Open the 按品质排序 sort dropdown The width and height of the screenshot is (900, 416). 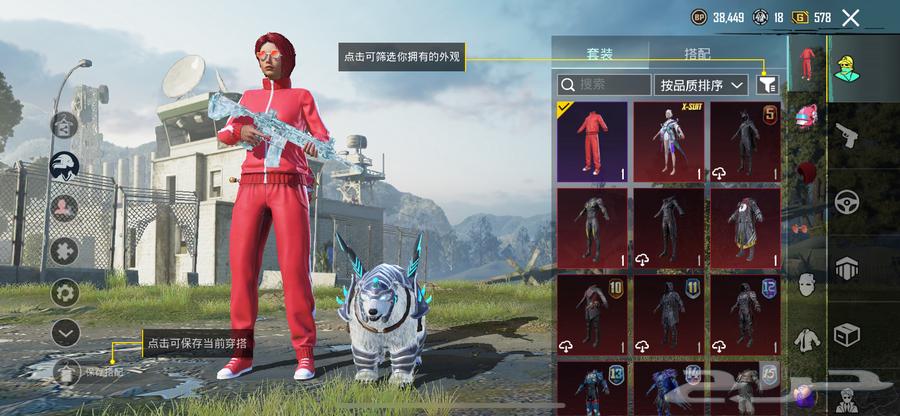[x=701, y=86]
